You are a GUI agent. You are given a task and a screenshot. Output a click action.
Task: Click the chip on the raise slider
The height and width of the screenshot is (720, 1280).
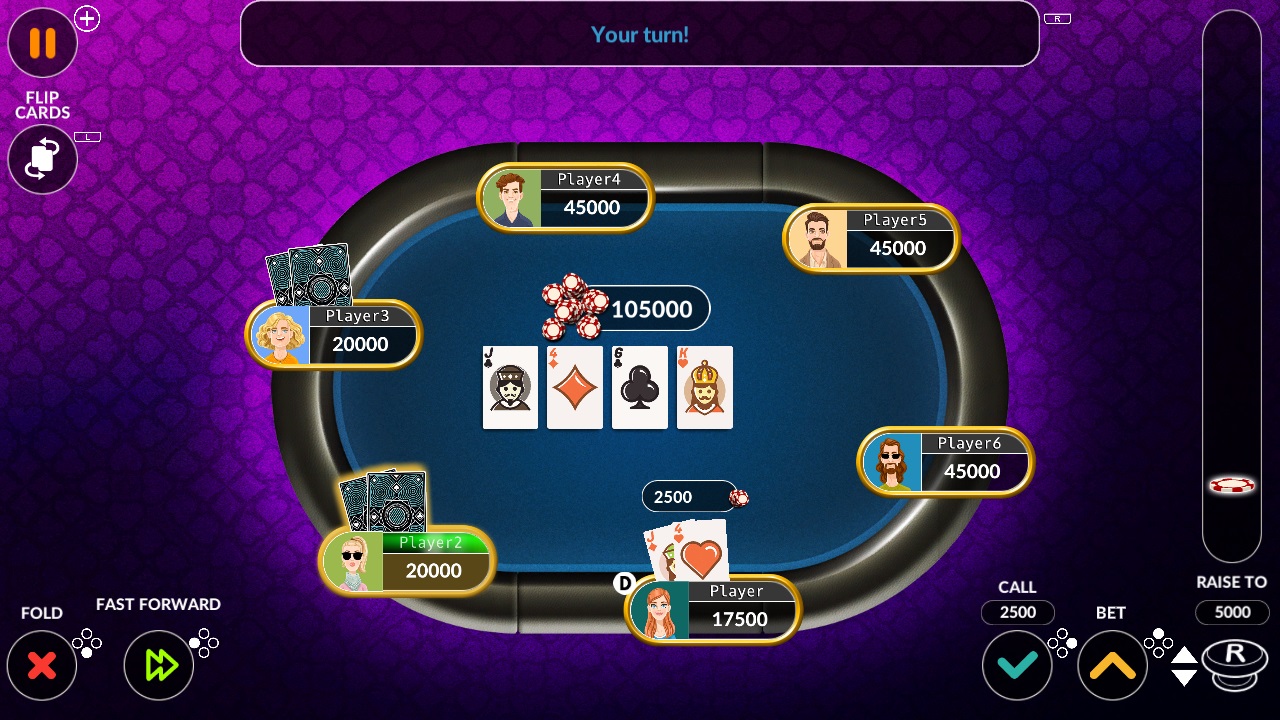coord(1232,484)
